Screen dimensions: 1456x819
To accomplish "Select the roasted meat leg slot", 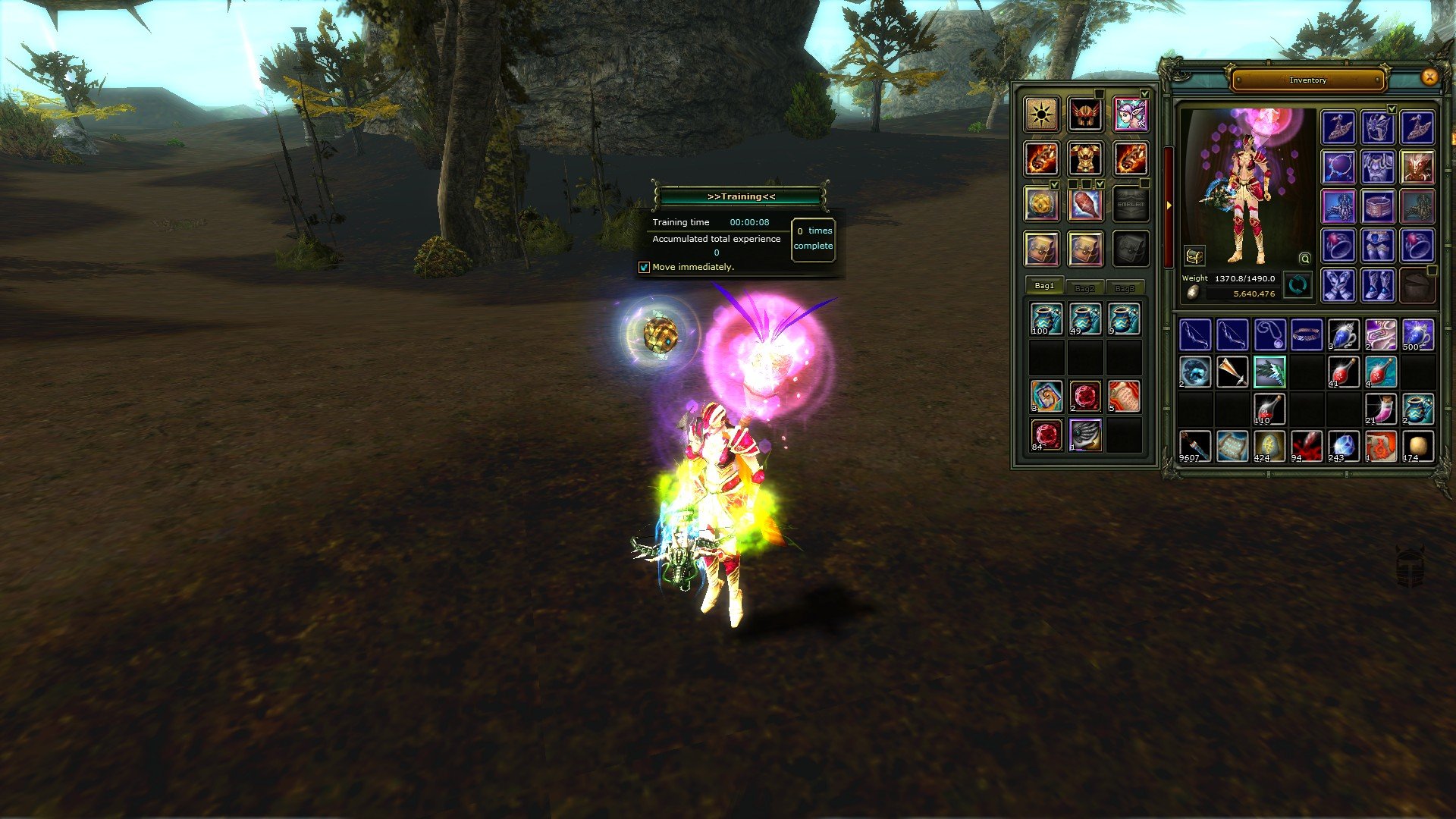I will click(1085, 204).
